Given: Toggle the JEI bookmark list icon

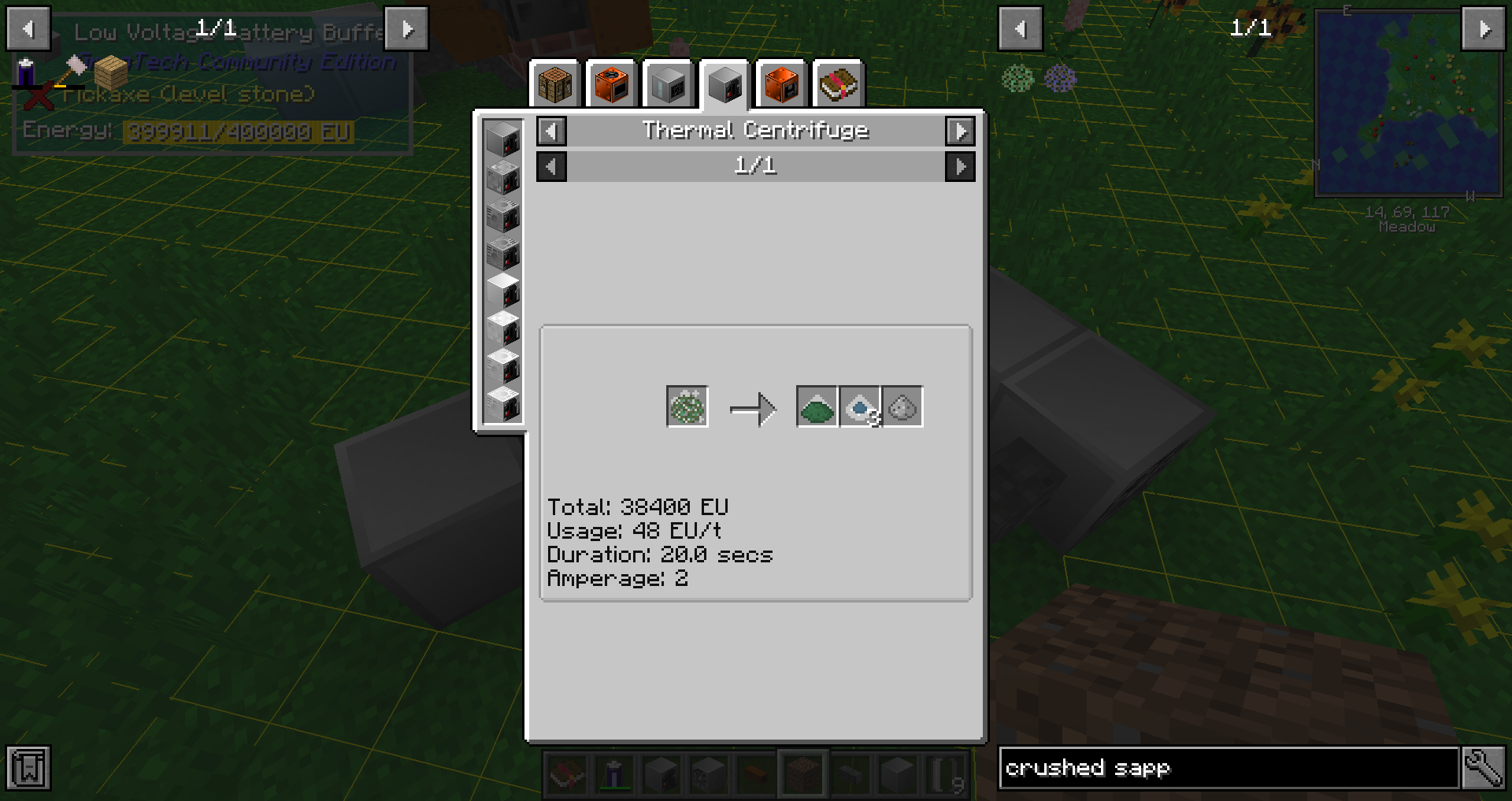Looking at the screenshot, I should [29, 768].
